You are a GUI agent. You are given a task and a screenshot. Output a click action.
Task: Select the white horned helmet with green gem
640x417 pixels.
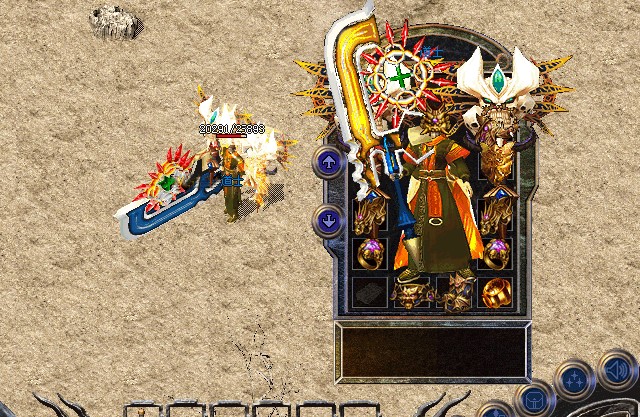(x=497, y=80)
